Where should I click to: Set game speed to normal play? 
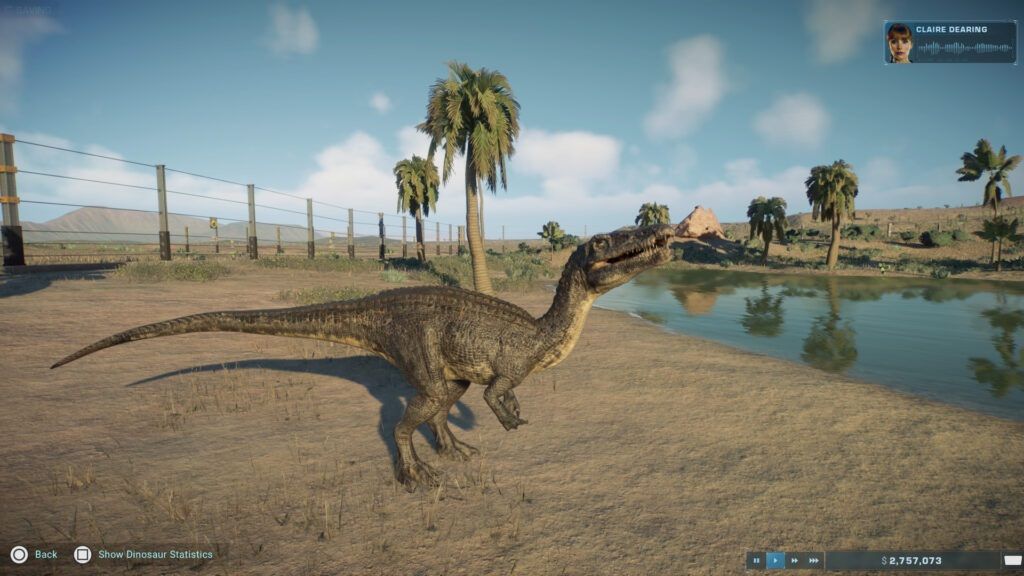[x=776, y=561]
